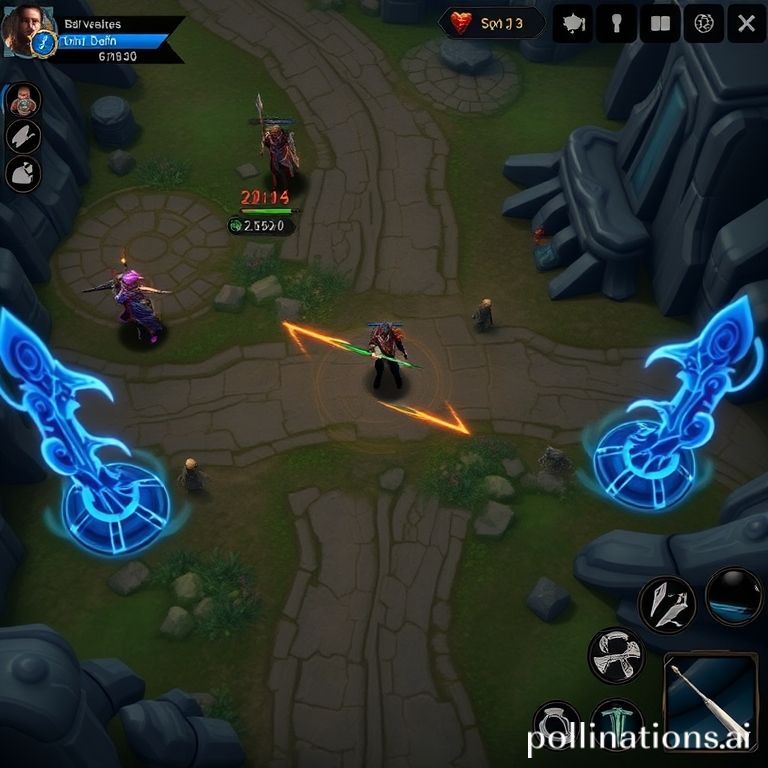Activate the silver ring ability
Image resolution: width=768 pixels, height=768 pixels.
(x=556, y=724)
